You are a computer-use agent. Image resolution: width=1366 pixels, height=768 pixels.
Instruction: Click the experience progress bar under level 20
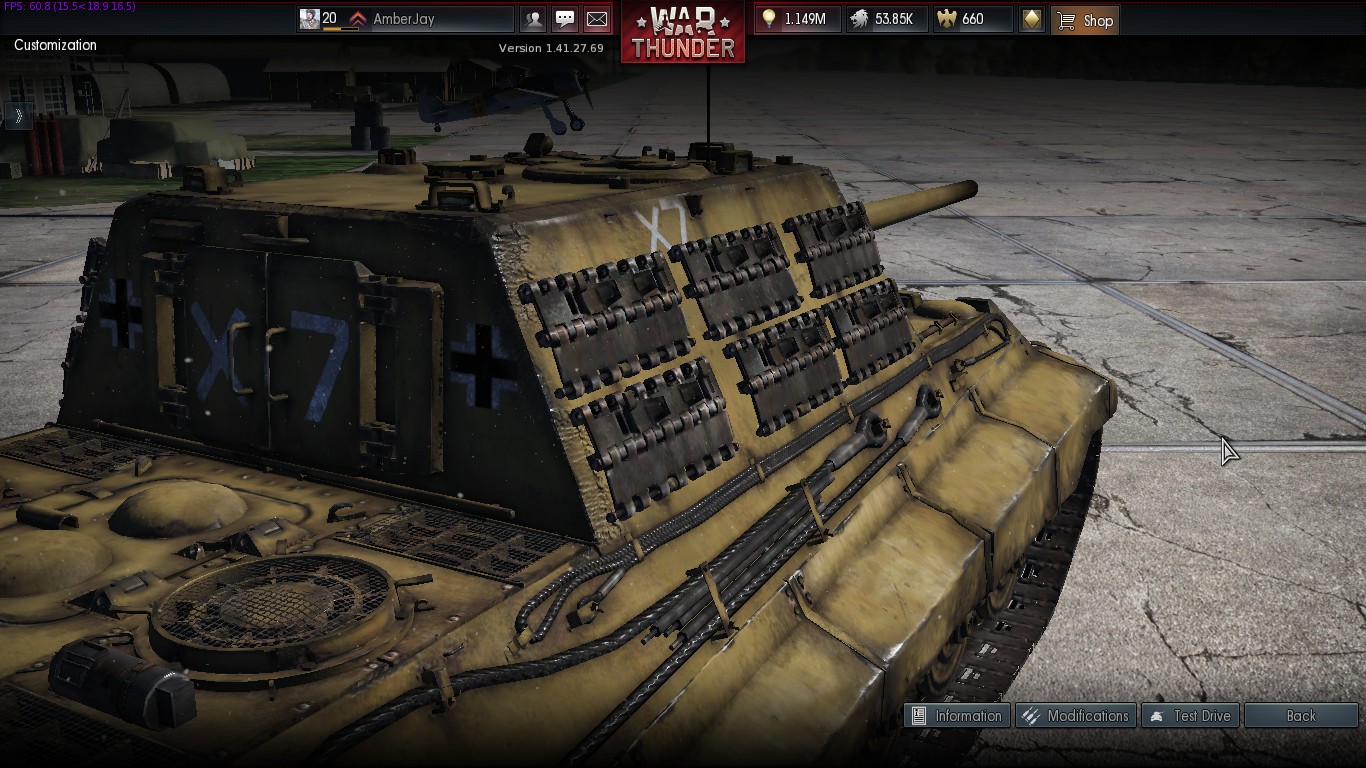[x=338, y=28]
